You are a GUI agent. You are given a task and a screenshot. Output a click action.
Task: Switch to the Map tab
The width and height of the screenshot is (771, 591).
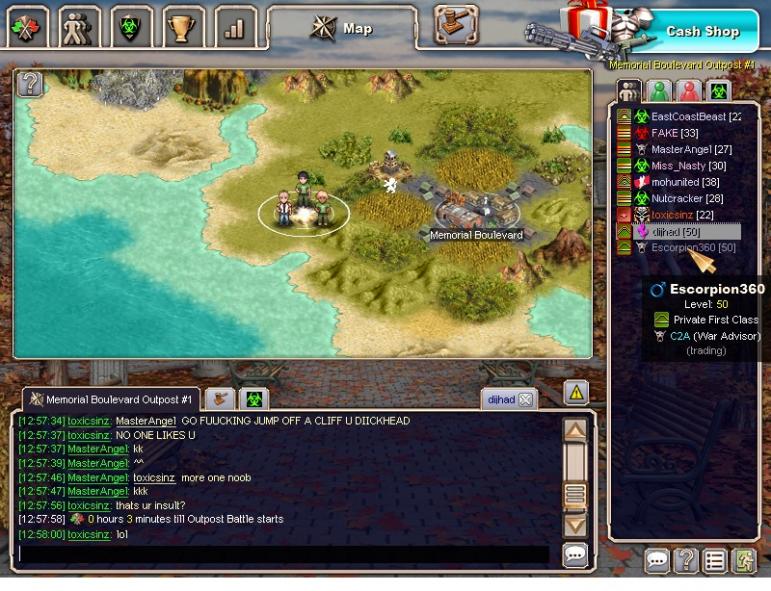point(343,28)
